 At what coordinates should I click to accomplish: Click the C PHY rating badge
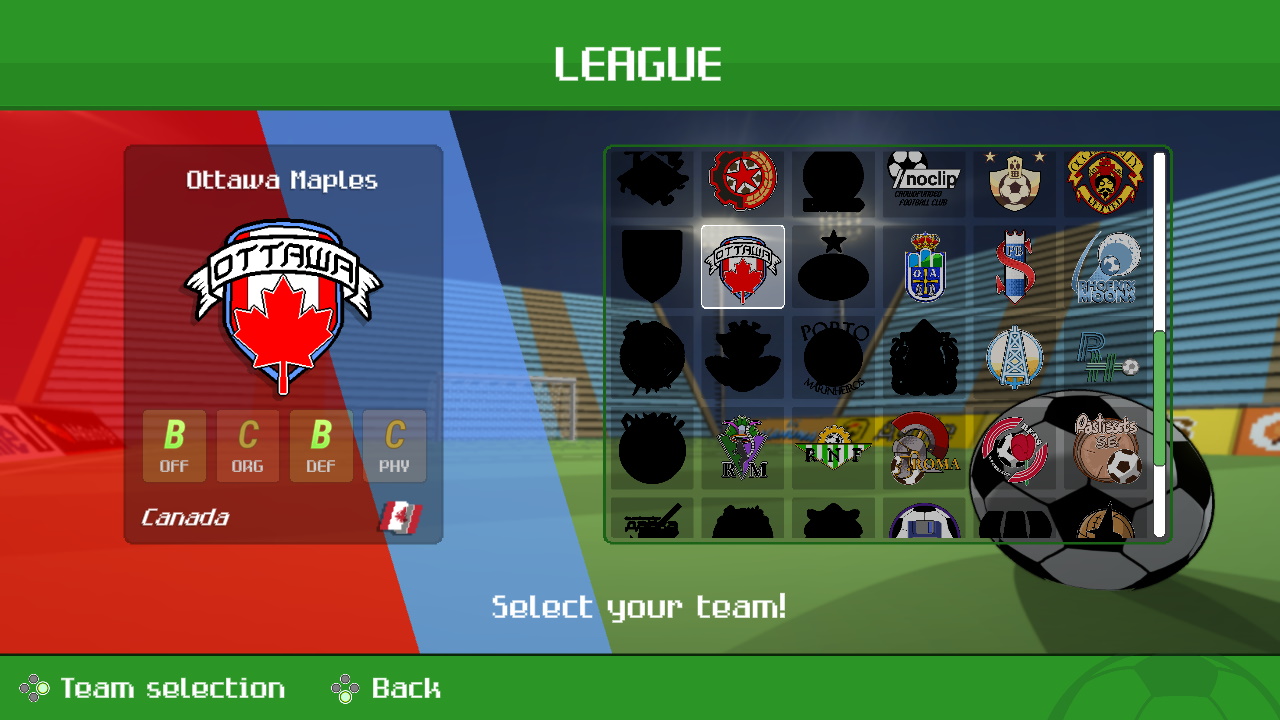396,445
